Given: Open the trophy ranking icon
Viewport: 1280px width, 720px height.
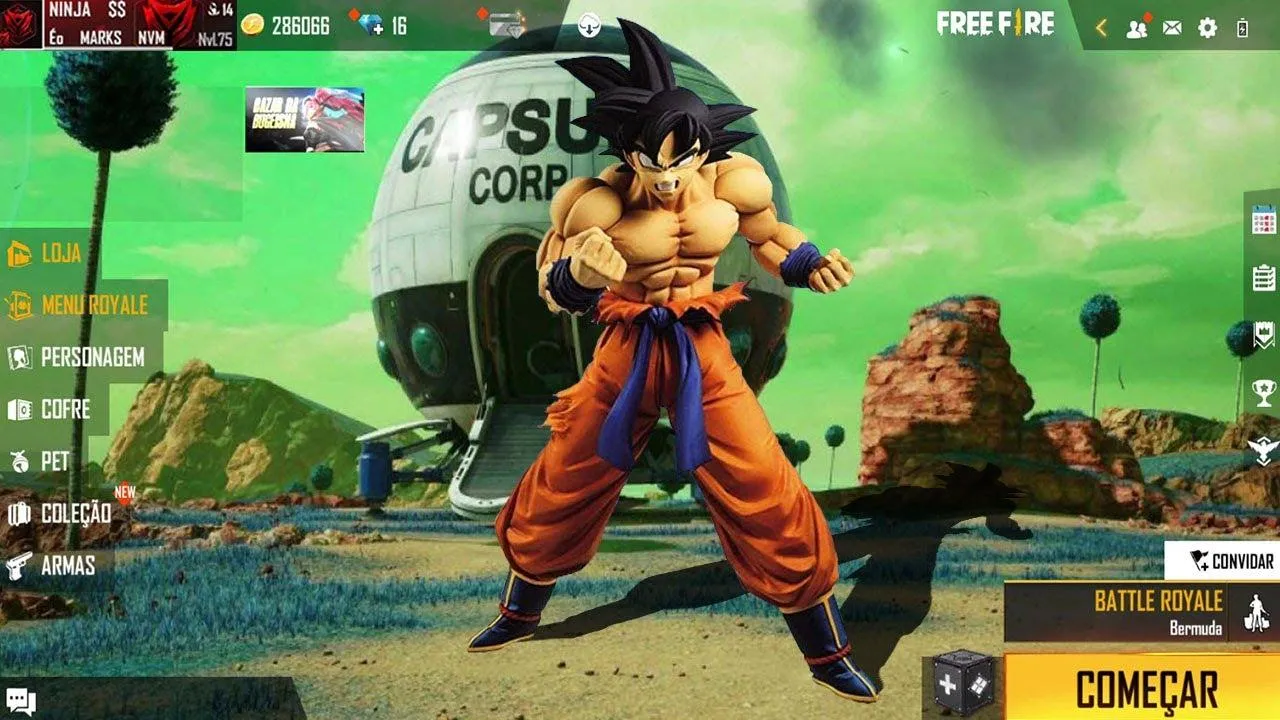Looking at the screenshot, I should (x=1263, y=393).
